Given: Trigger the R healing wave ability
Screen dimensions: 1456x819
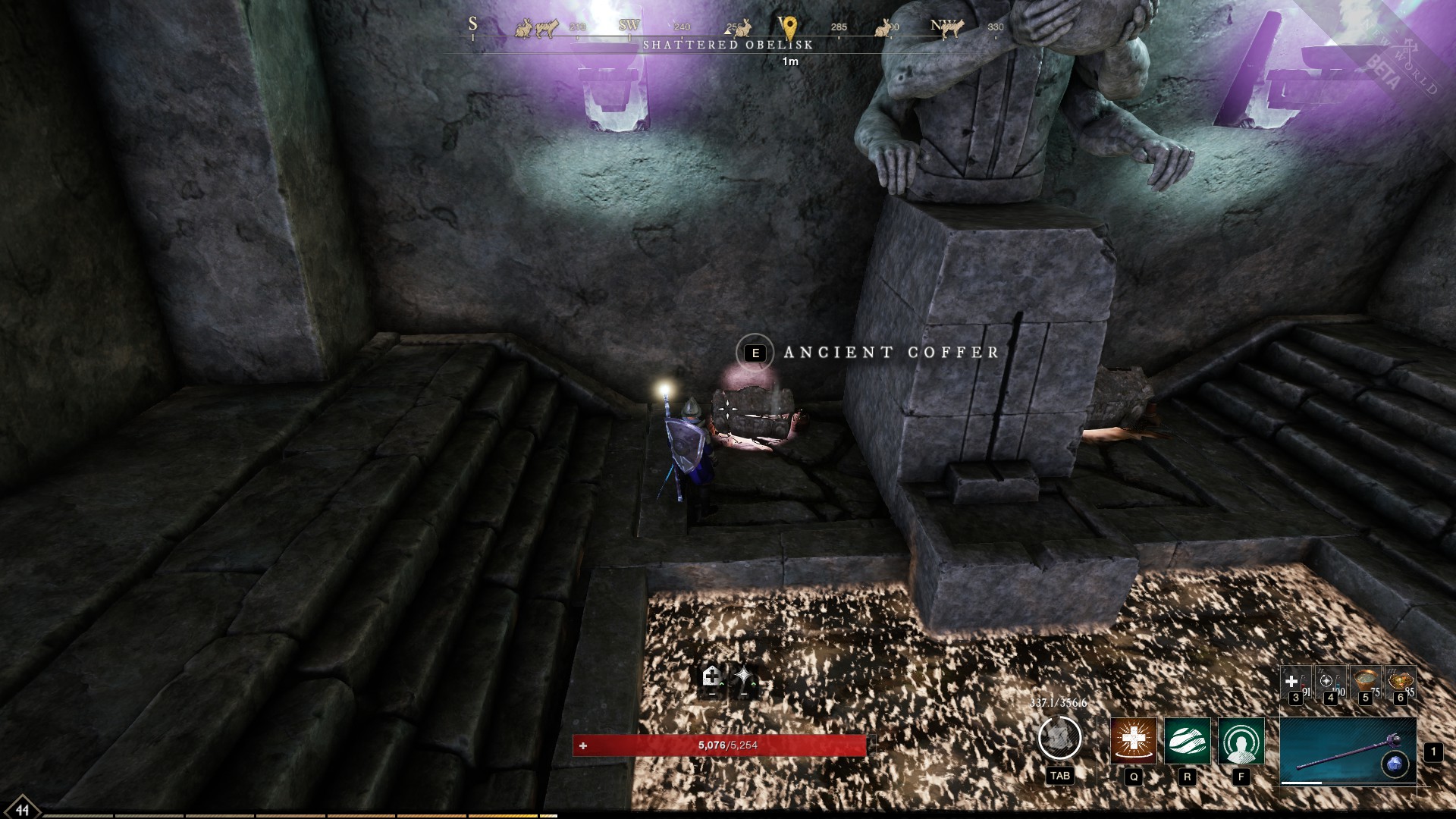Looking at the screenshot, I should pyautogui.click(x=1187, y=742).
